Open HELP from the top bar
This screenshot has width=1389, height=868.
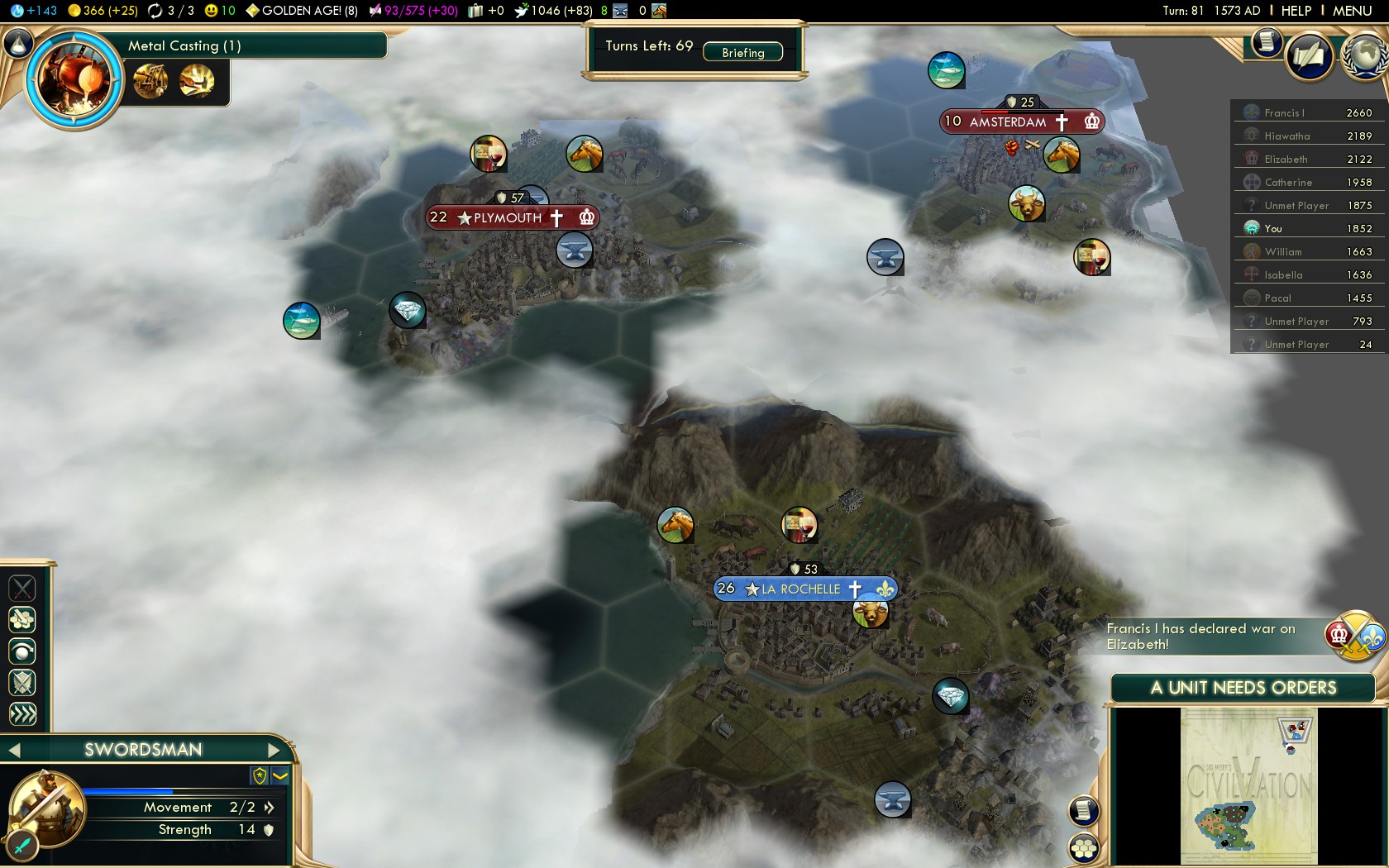[x=1296, y=11]
